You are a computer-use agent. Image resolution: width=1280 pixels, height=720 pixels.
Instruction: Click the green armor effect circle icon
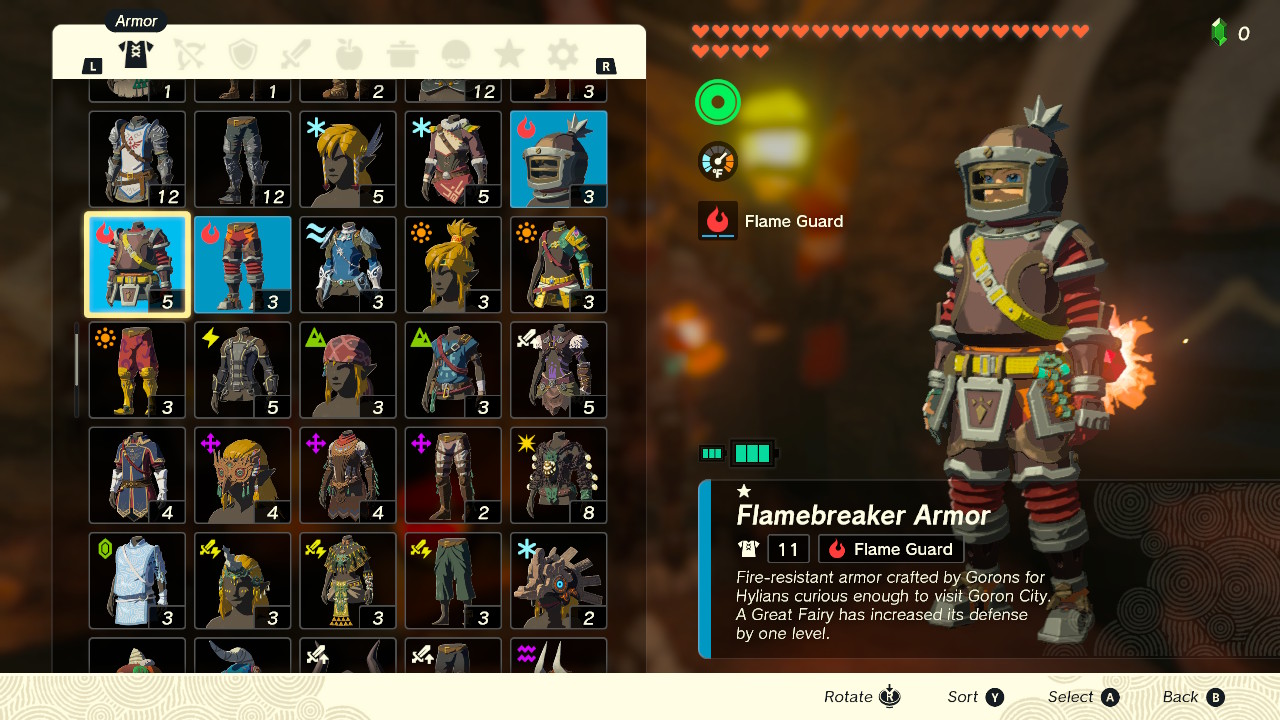[x=717, y=101]
